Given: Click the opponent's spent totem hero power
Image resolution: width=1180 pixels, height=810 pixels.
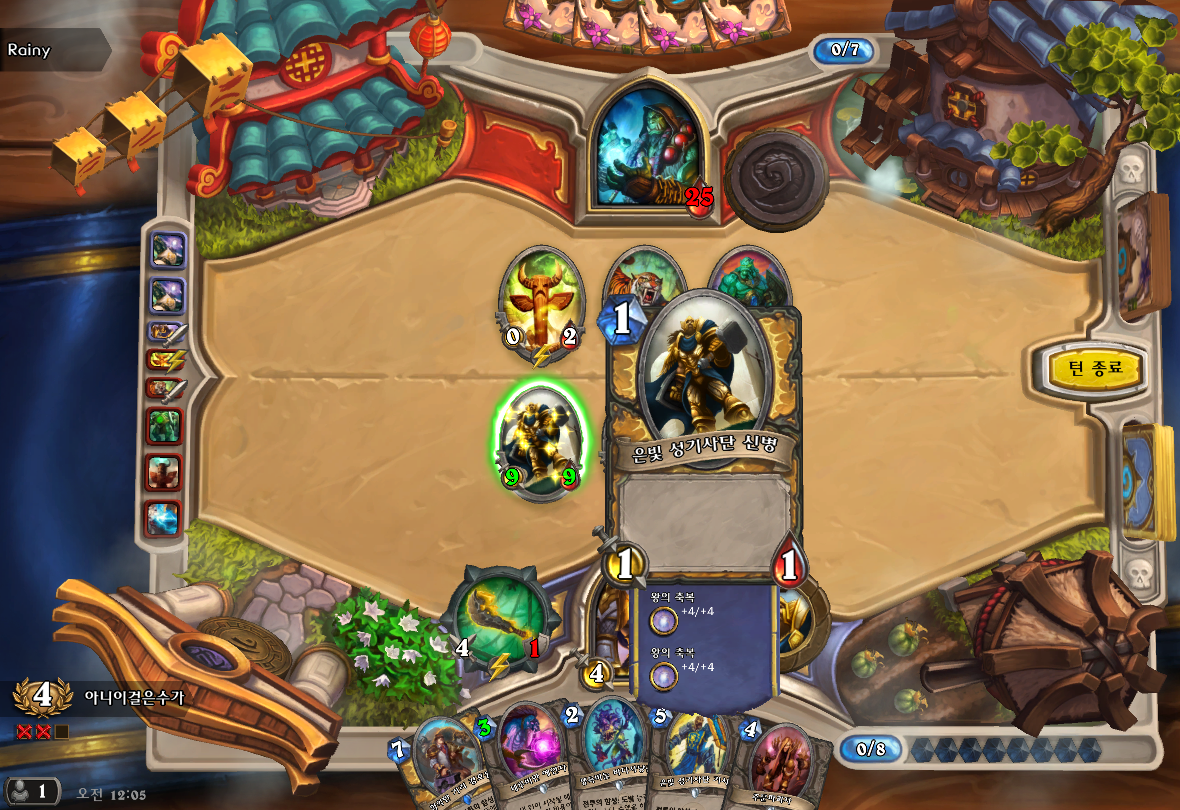Looking at the screenshot, I should (776, 180).
